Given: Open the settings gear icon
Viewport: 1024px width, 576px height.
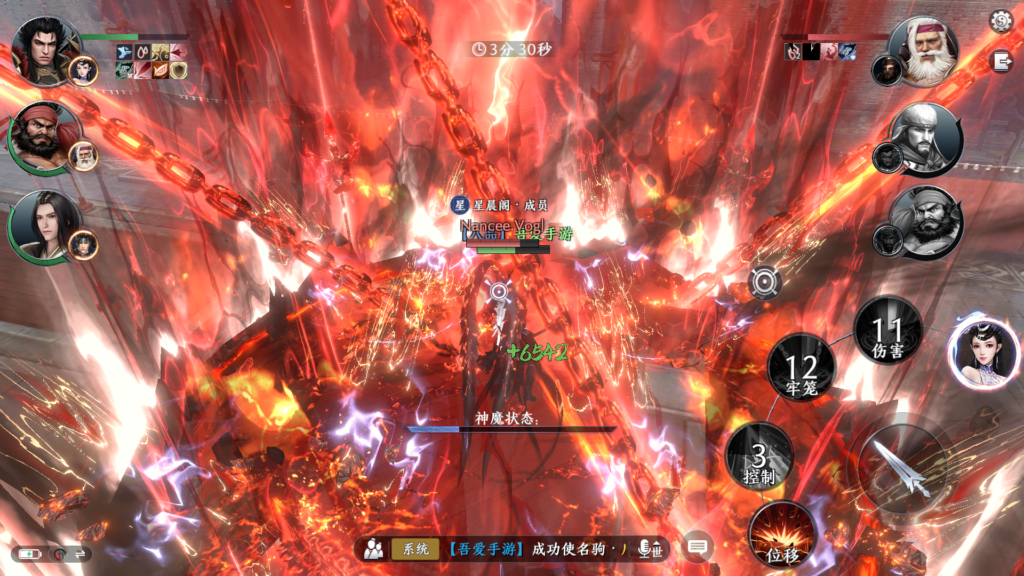Looking at the screenshot, I should [x=1000, y=20].
